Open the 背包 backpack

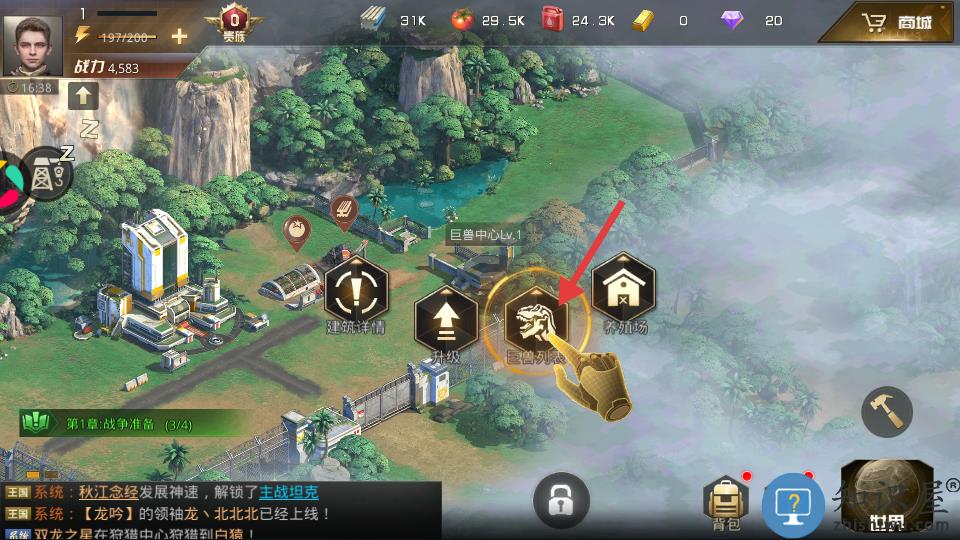click(727, 499)
